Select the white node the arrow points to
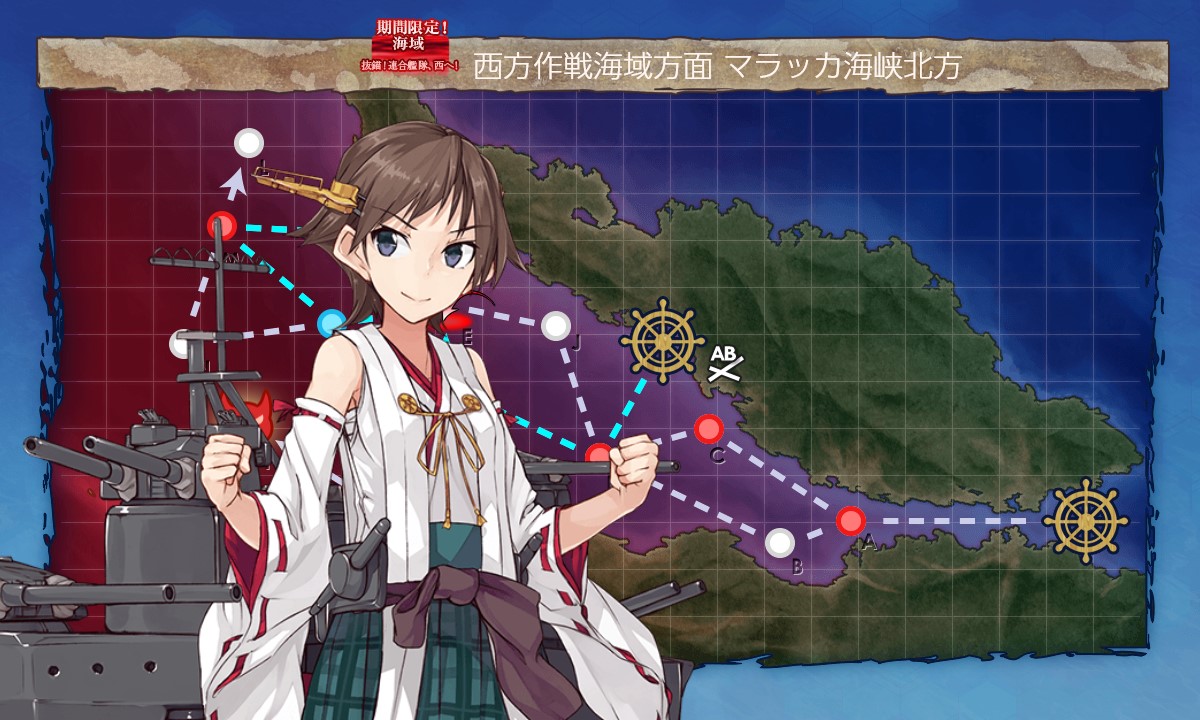 [249, 143]
